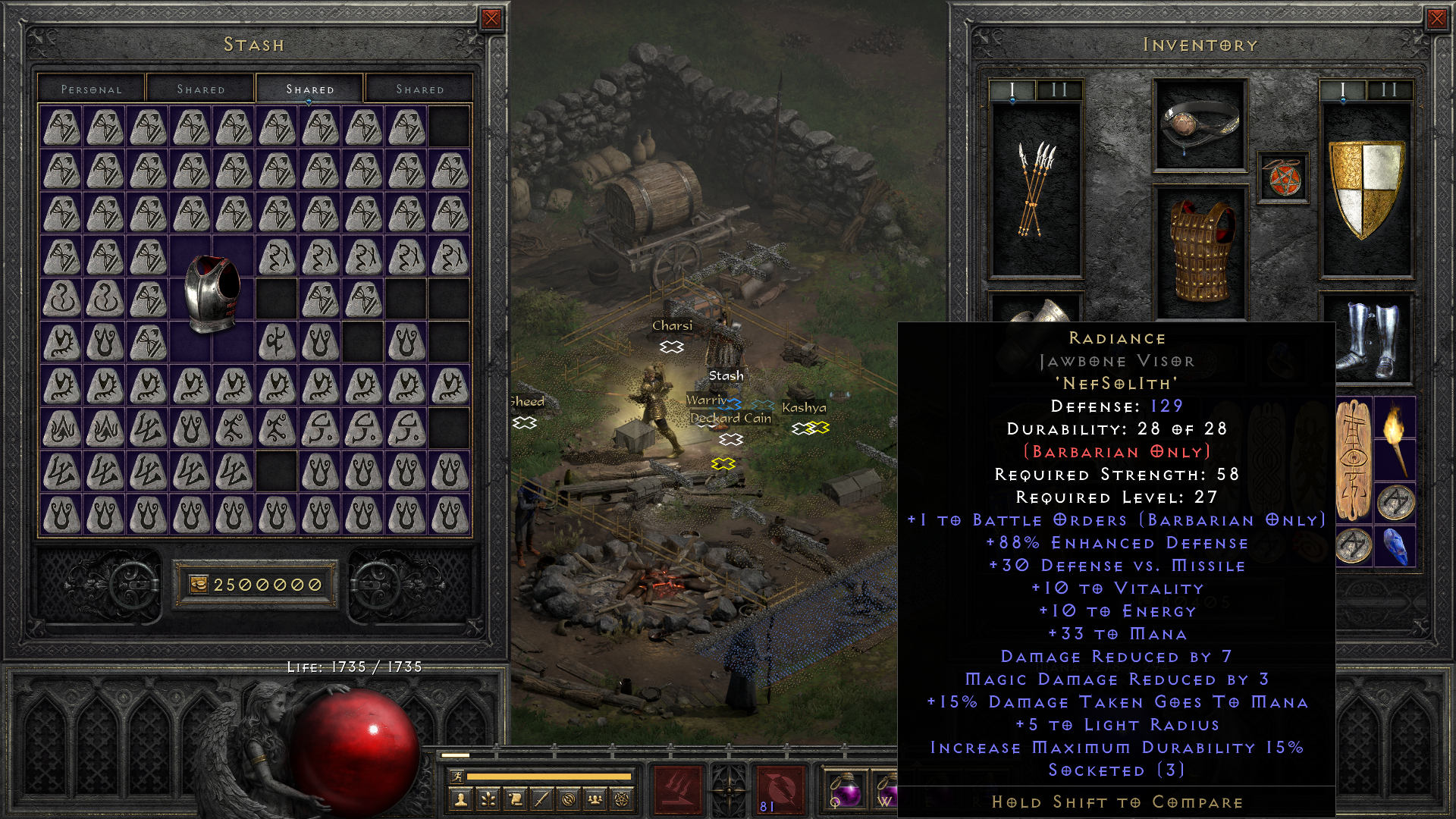
Task: Switch stash-side weapon swap to slot II
Action: coord(1059,89)
